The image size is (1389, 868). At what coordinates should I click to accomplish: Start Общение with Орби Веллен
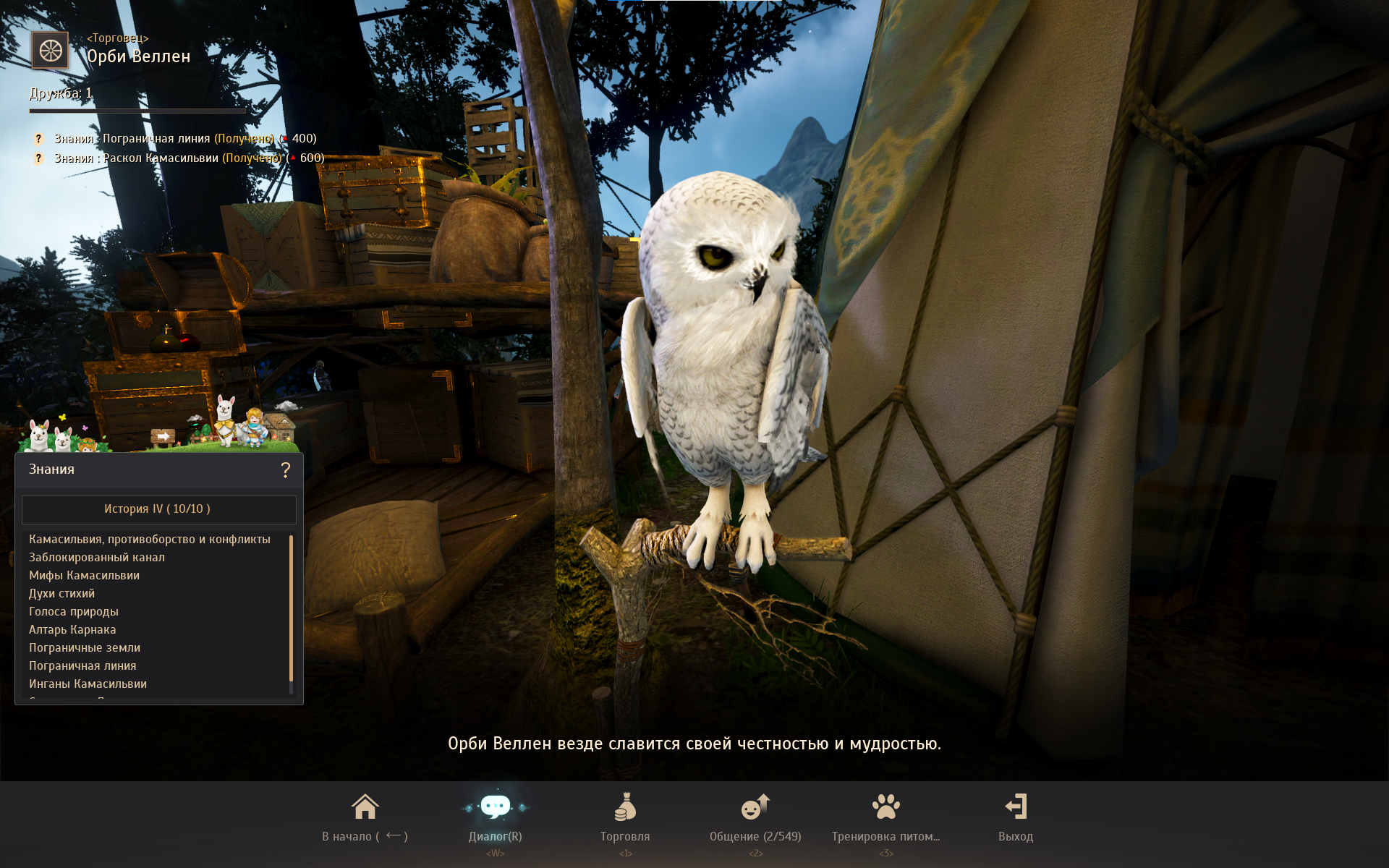(x=755, y=817)
